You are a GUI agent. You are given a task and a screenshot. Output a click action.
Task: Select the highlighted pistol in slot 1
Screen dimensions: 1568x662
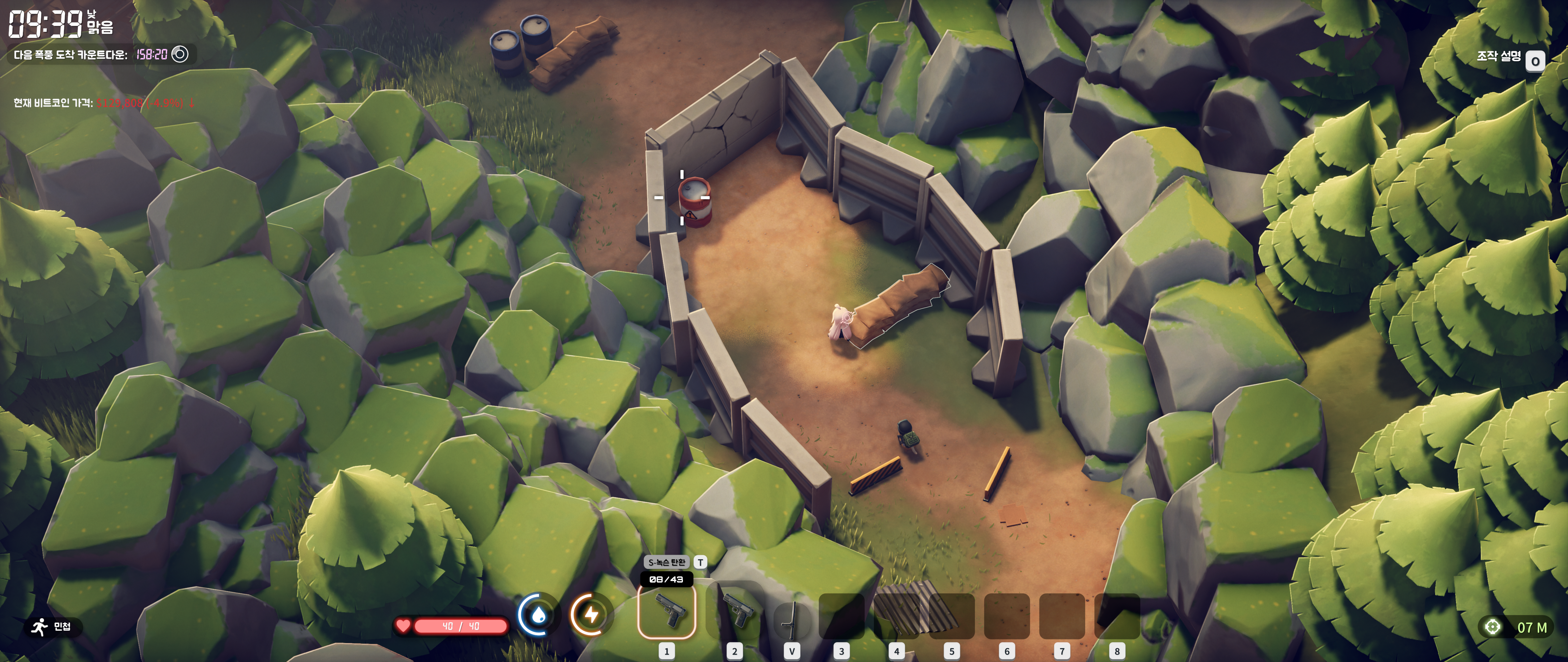point(666,611)
